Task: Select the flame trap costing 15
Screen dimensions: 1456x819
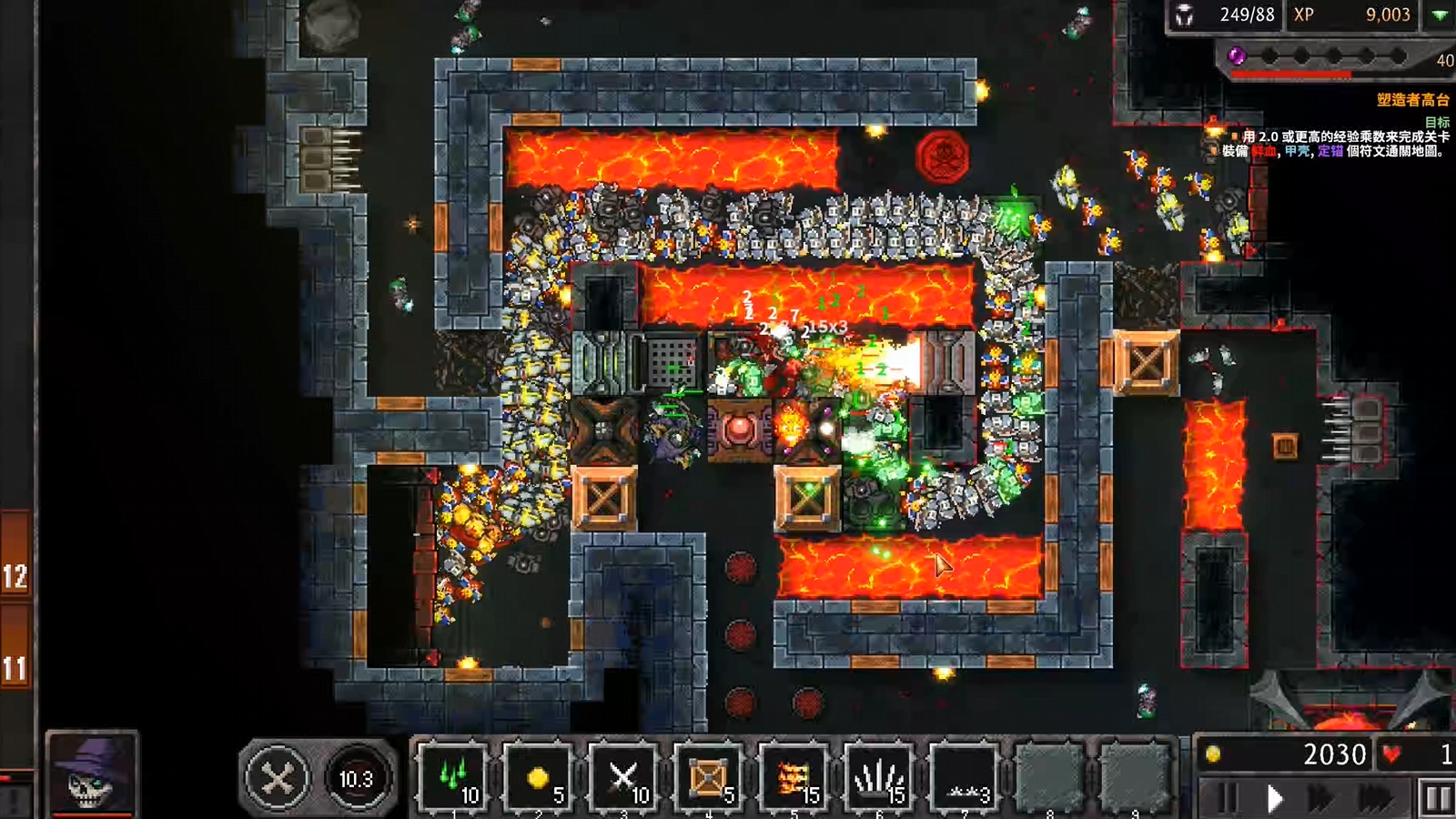Action: point(794,778)
